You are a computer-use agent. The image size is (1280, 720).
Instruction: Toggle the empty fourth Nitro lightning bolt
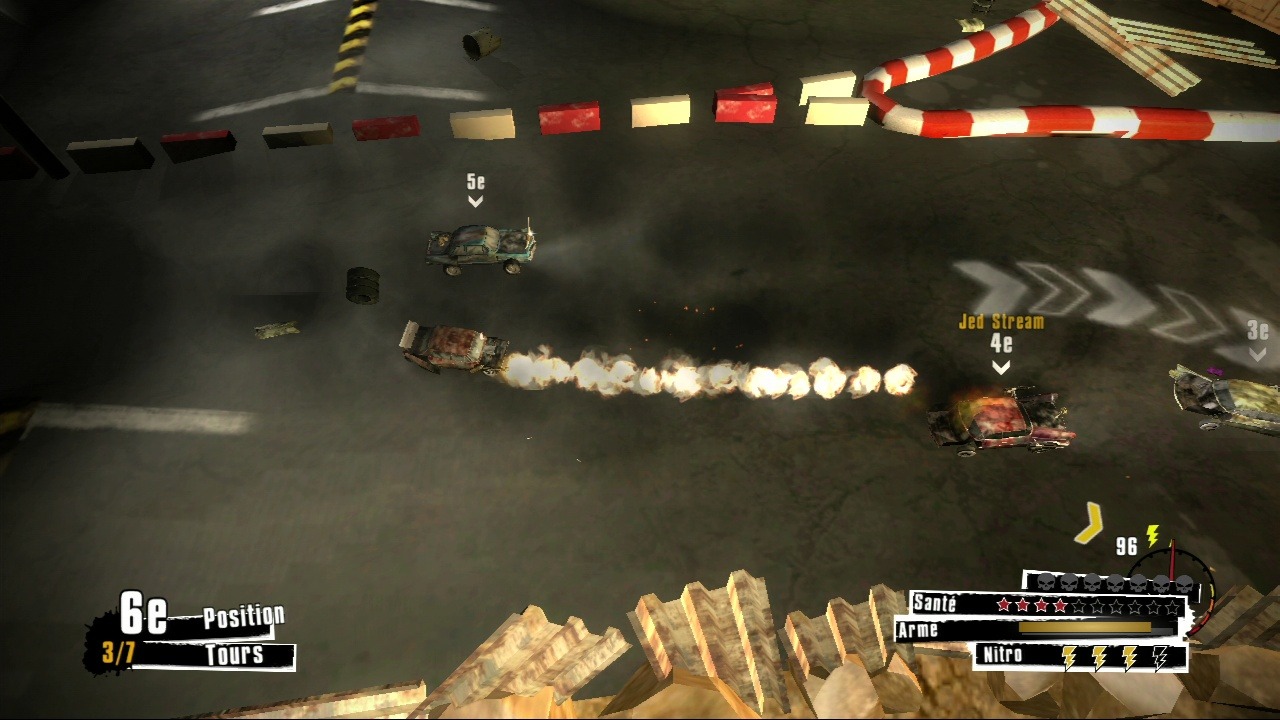(1160, 657)
